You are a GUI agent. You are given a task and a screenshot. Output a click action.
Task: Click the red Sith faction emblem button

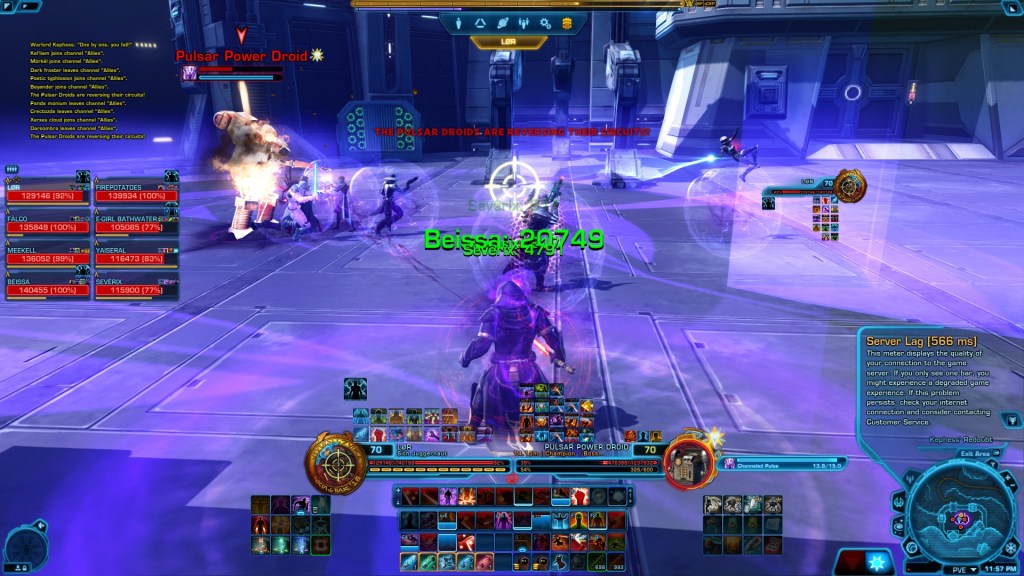851,562
